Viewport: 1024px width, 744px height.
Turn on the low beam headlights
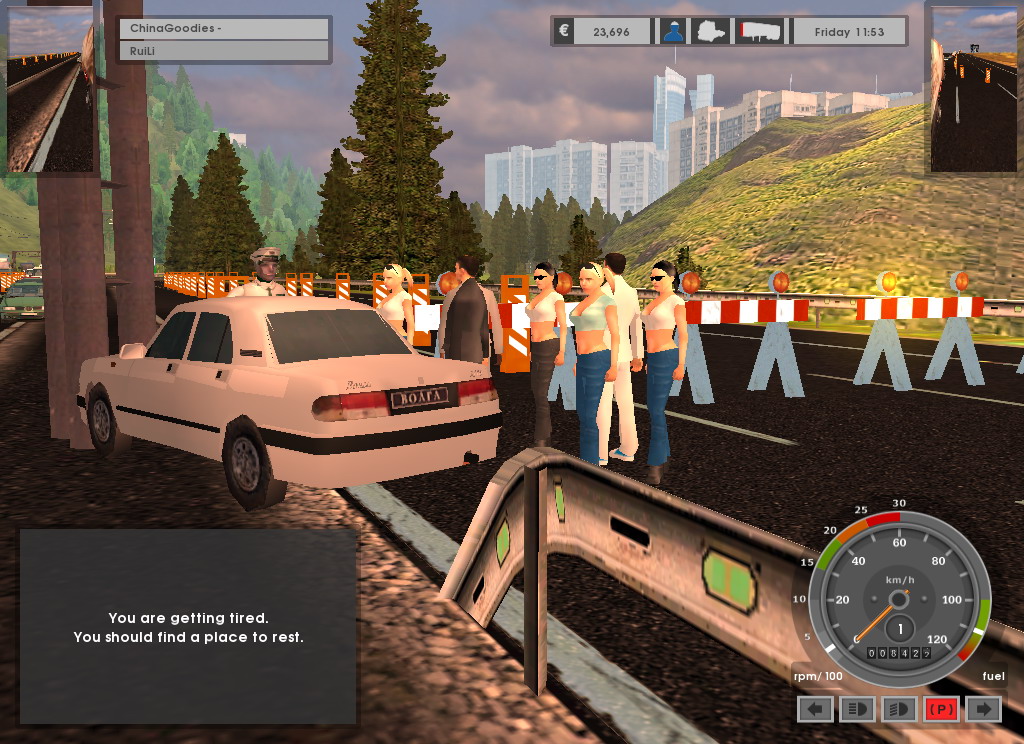[899, 709]
